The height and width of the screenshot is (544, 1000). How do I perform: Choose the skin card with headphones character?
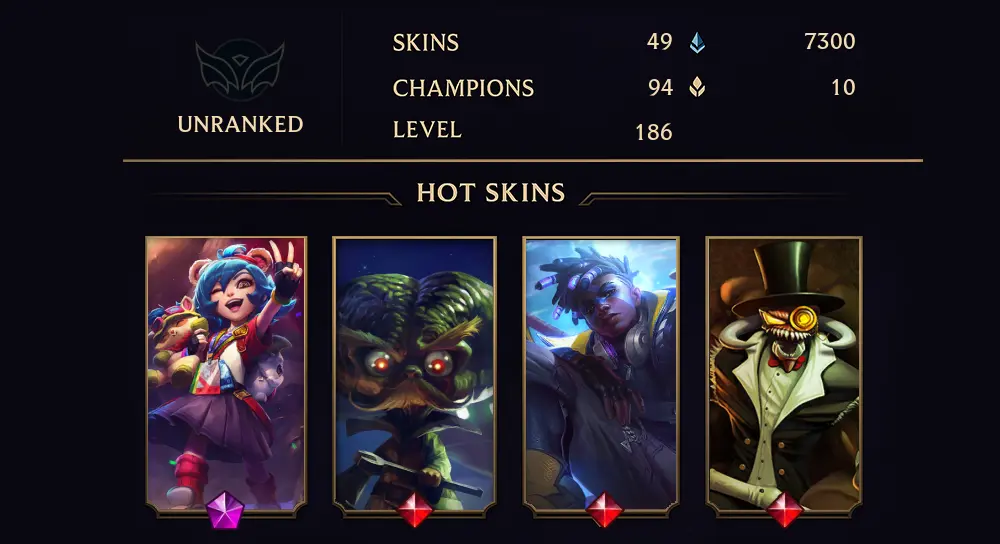tap(601, 372)
